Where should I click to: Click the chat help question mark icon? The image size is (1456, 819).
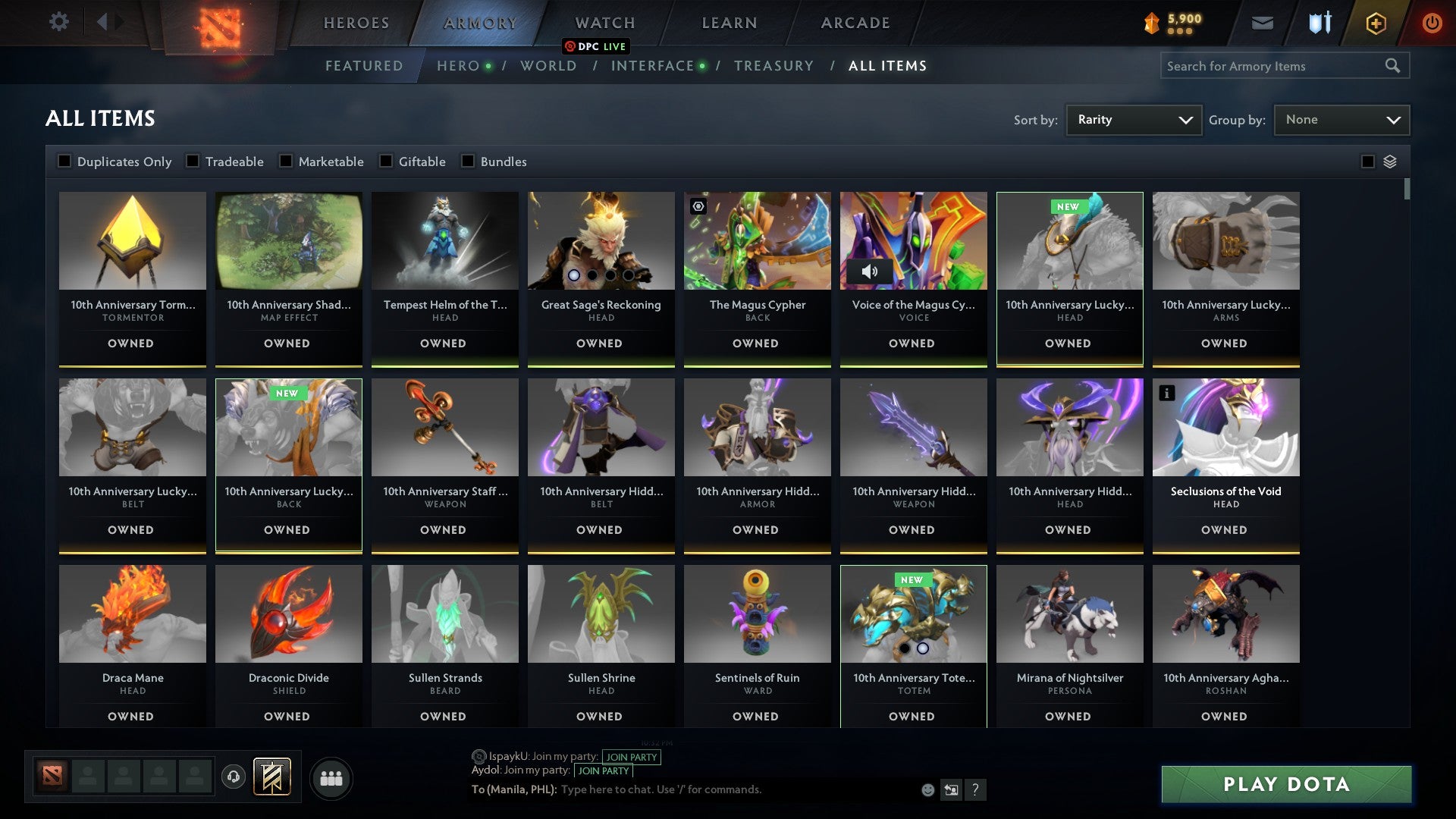click(x=976, y=789)
